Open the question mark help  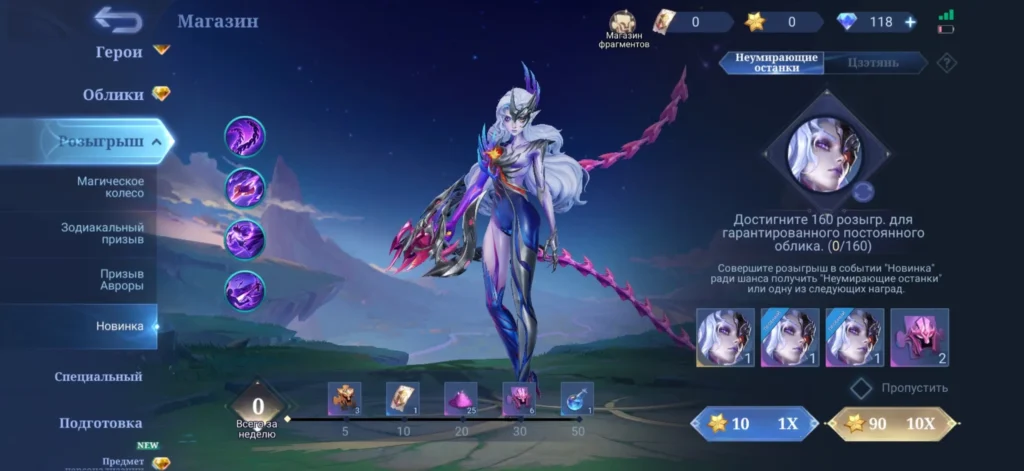pos(945,63)
